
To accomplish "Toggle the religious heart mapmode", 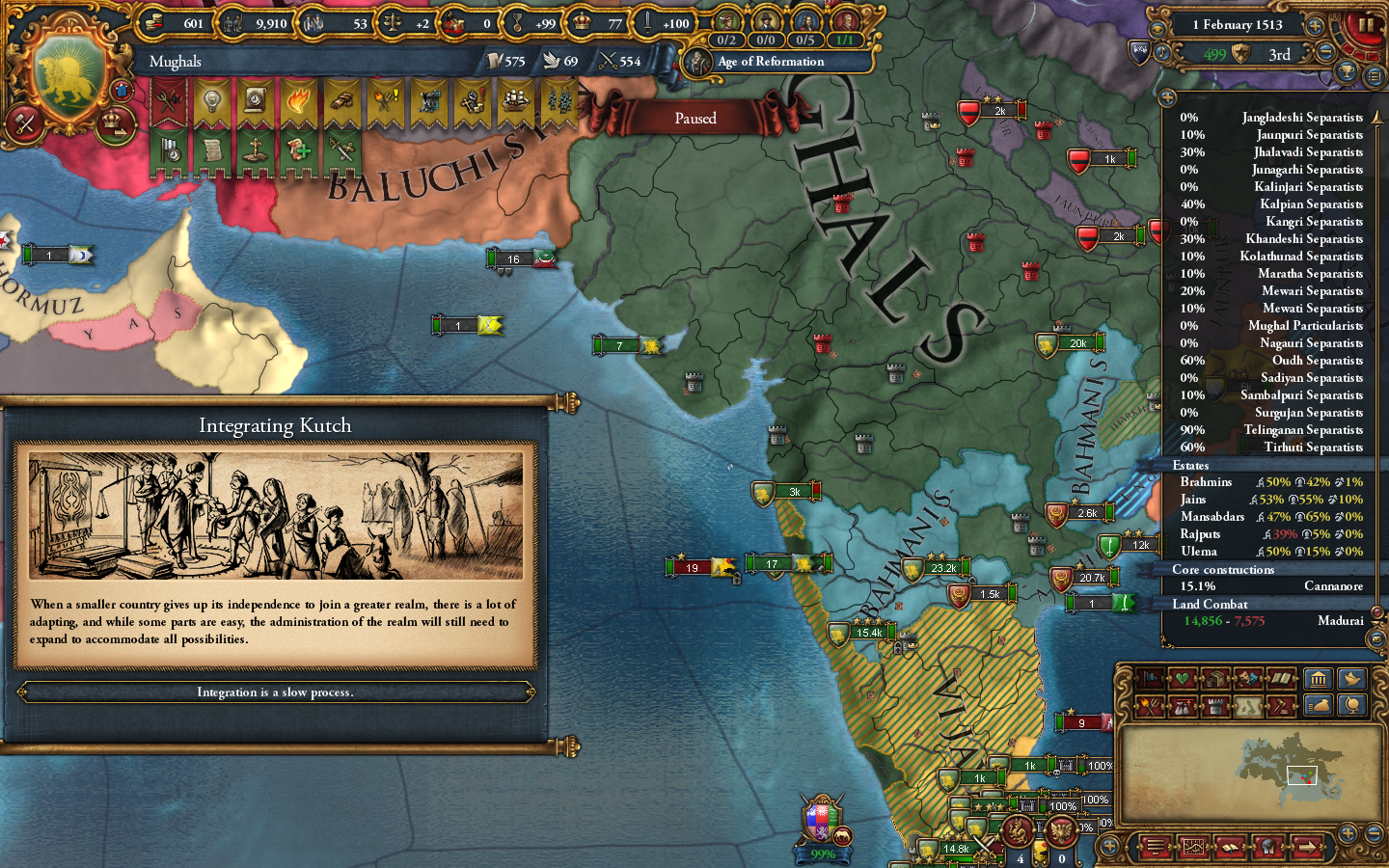I will [1182, 679].
